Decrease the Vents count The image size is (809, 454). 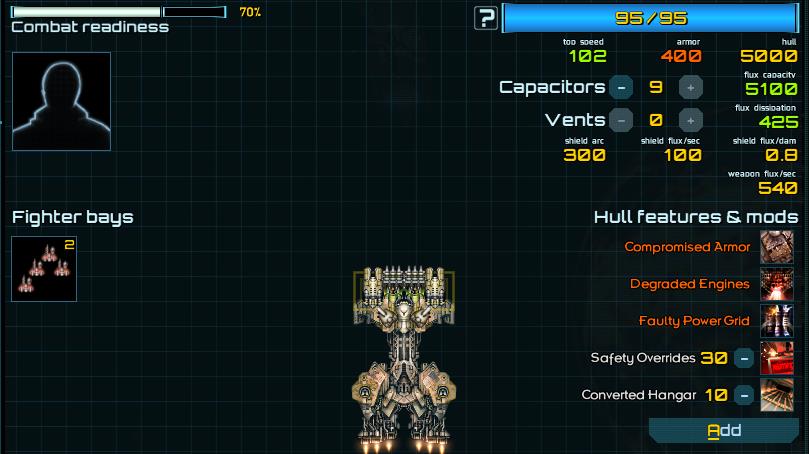[x=621, y=120]
